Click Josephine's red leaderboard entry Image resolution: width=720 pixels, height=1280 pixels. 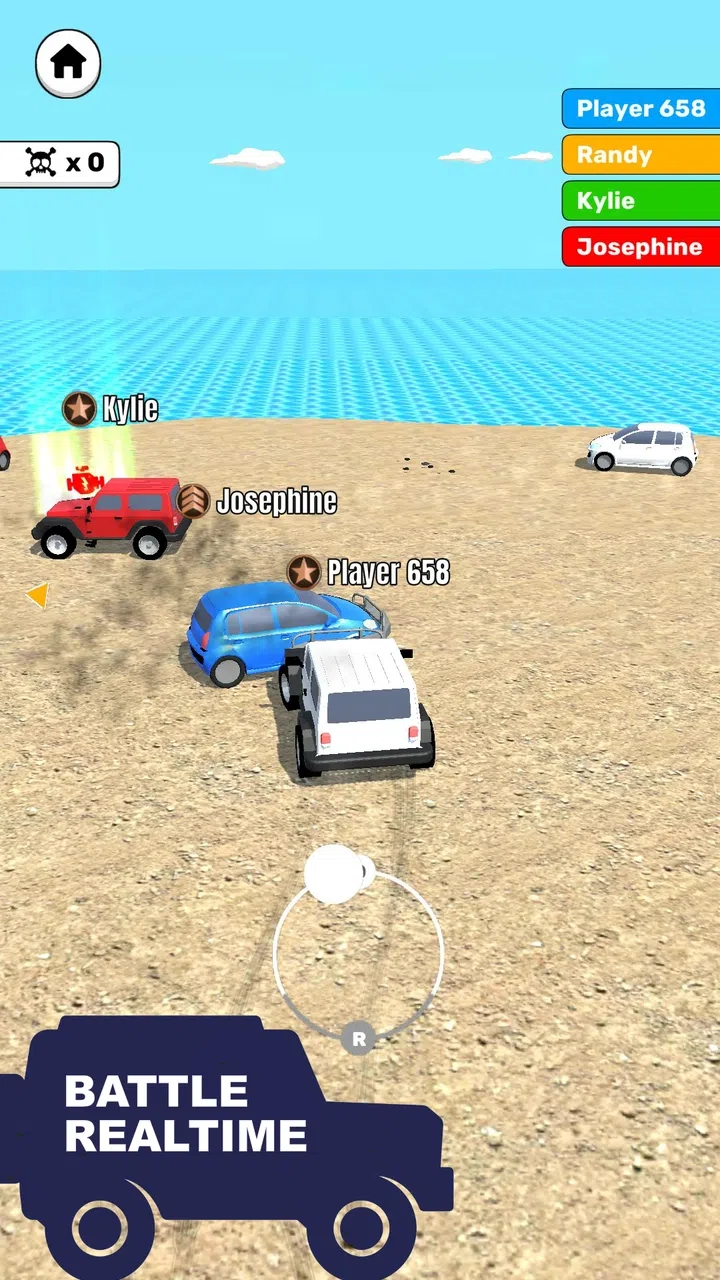[641, 247]
